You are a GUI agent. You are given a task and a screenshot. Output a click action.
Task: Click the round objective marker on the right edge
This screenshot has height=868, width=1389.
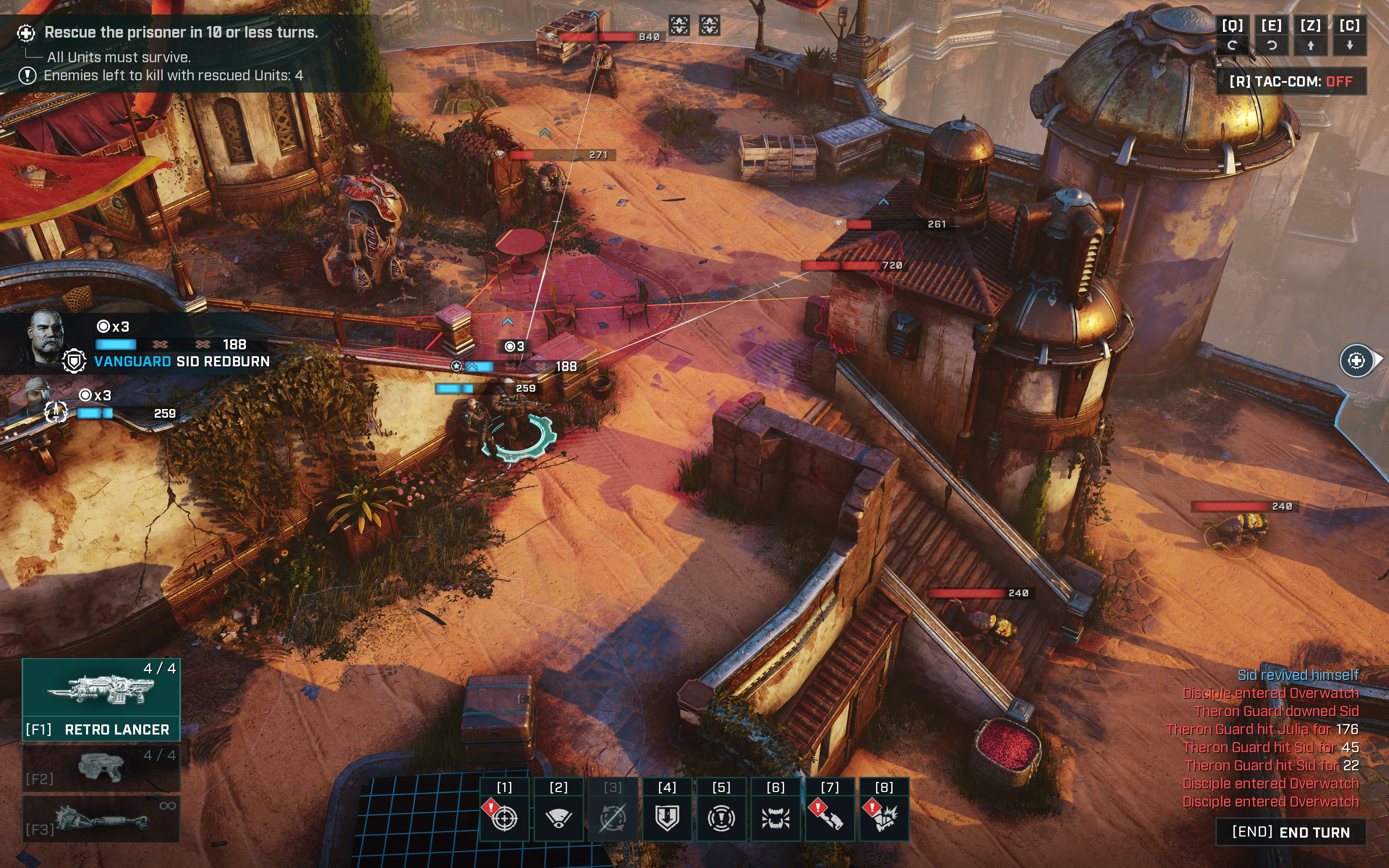(x=1356, y=361)
